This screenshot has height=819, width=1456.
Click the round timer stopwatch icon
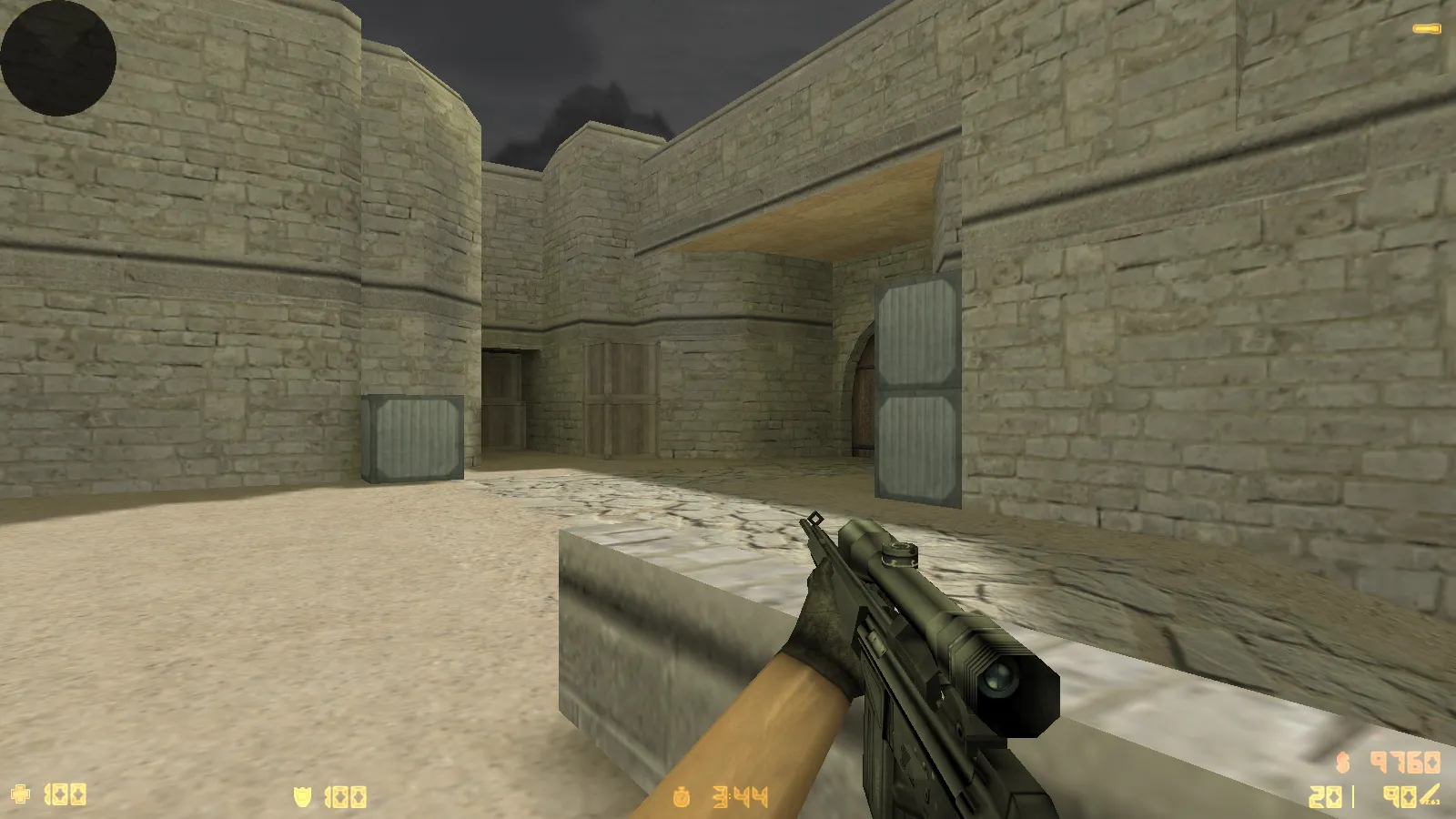[x=682, y=795]
